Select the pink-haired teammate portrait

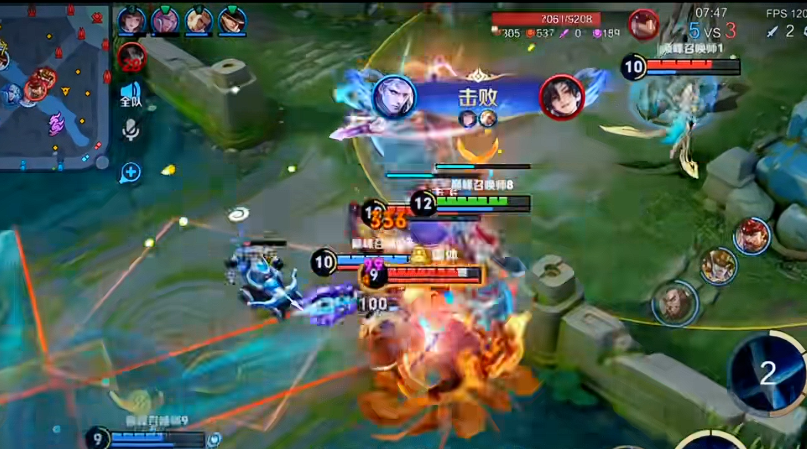coord(165,21)
